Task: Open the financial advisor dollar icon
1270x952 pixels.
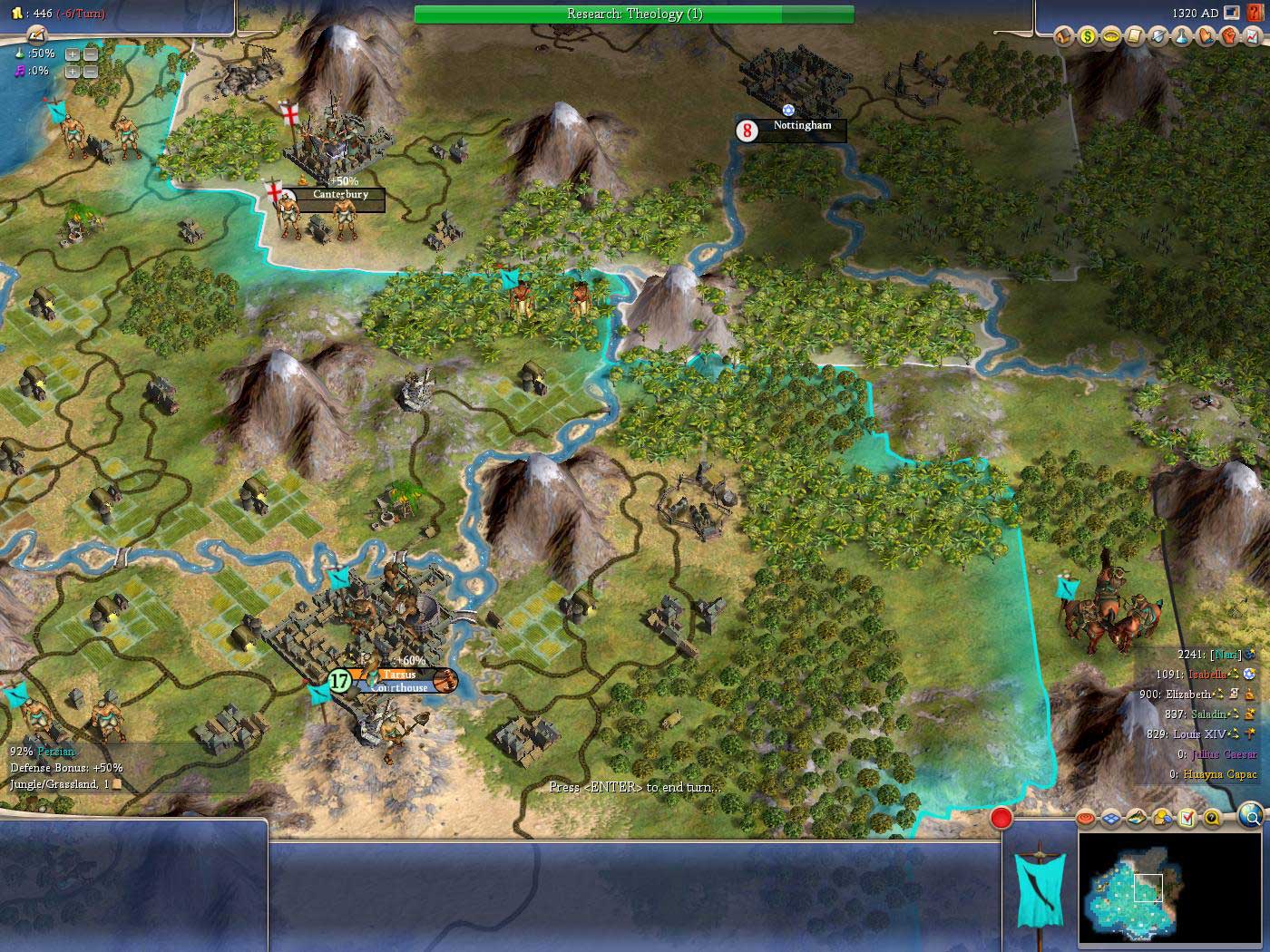Action: click(1087, 37)
